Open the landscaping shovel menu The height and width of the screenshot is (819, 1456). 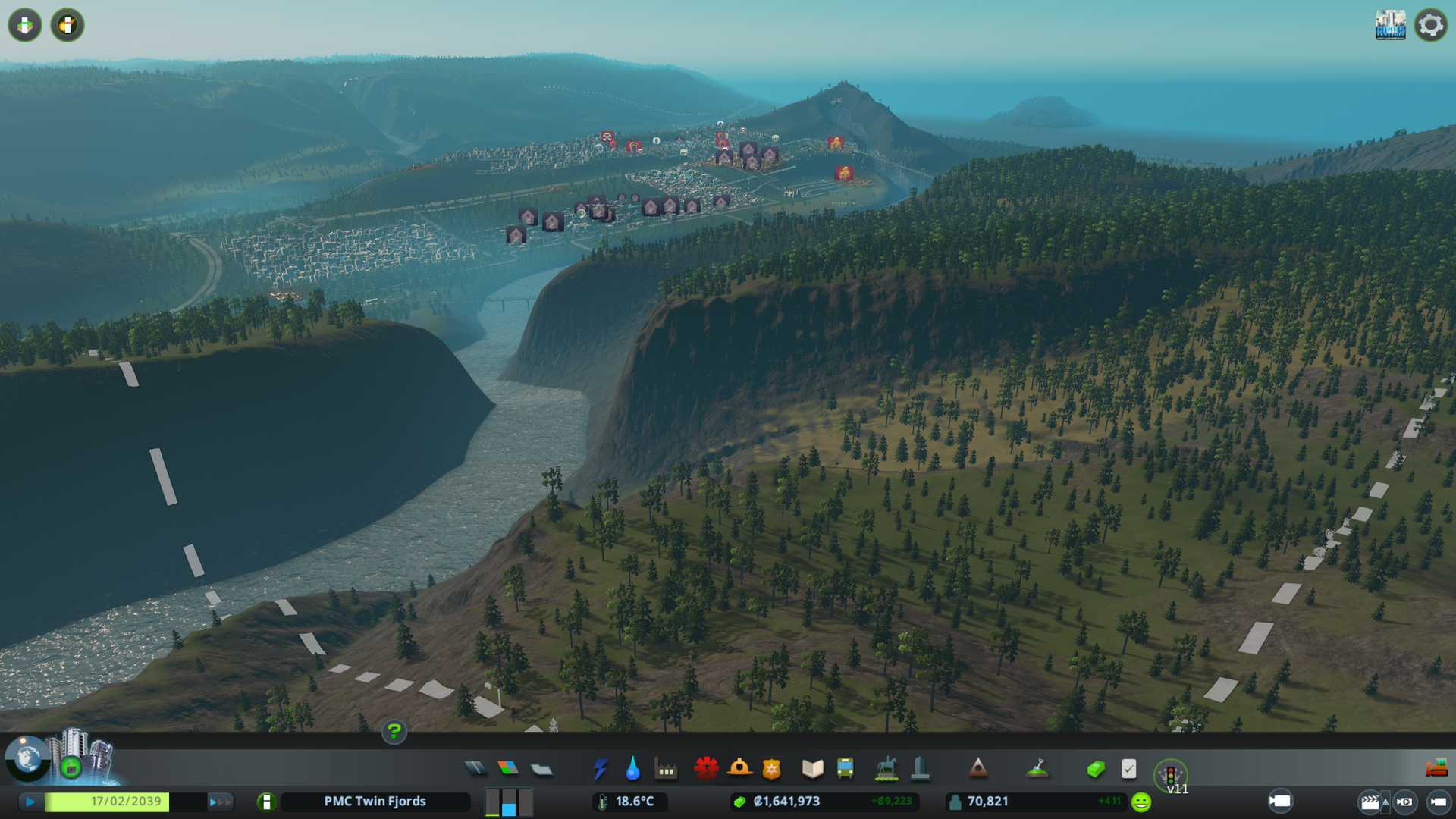point(1037,769)
